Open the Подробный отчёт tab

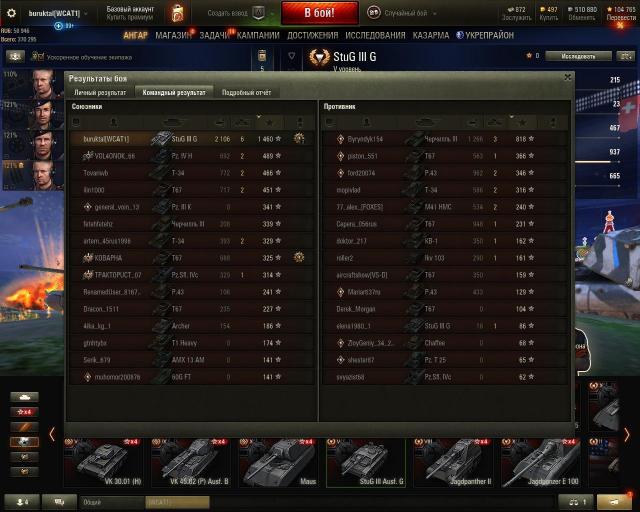tap(246, 92)
